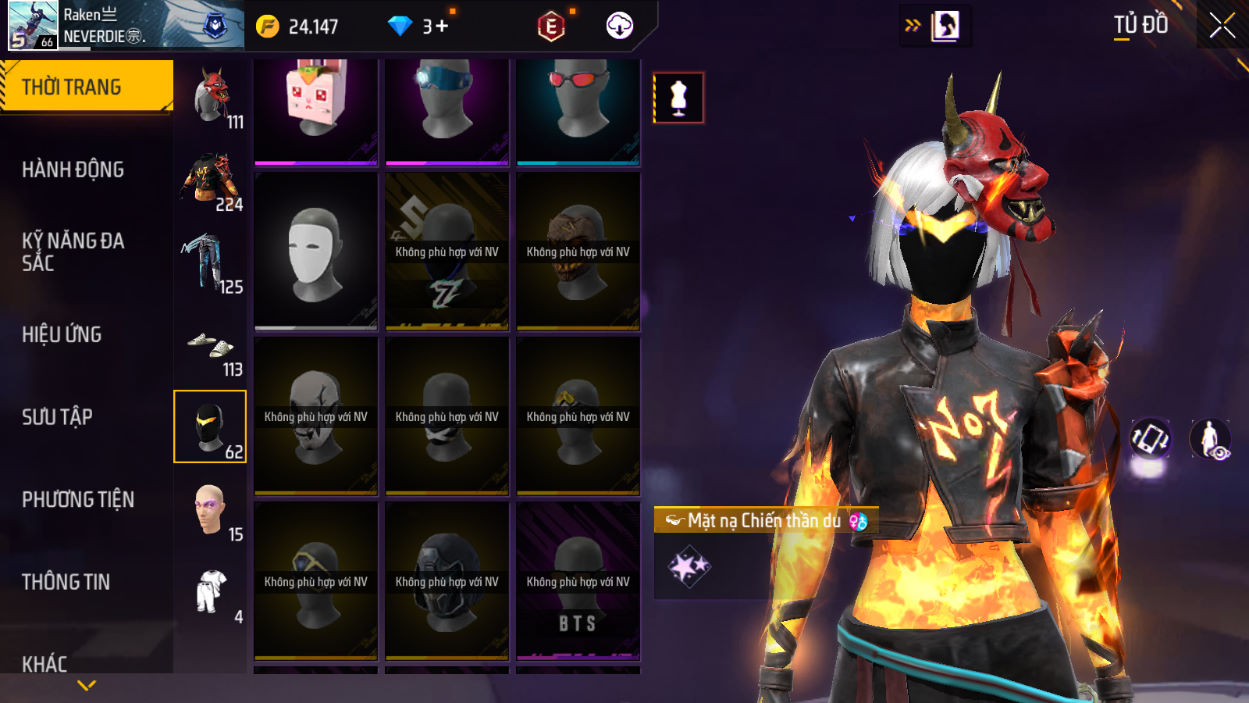
Task: Select the shoes category with 113 items
Action: coord(211,345)
